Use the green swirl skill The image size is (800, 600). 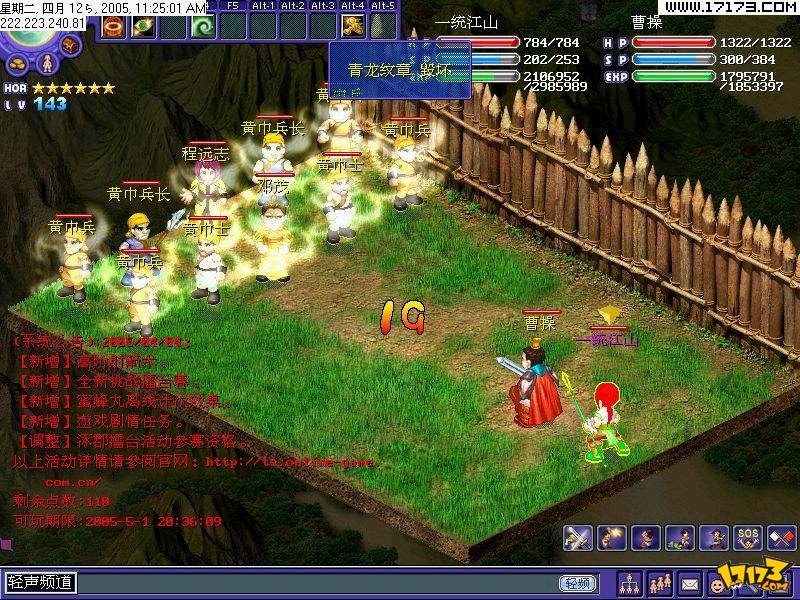click(x=202, y=26)
